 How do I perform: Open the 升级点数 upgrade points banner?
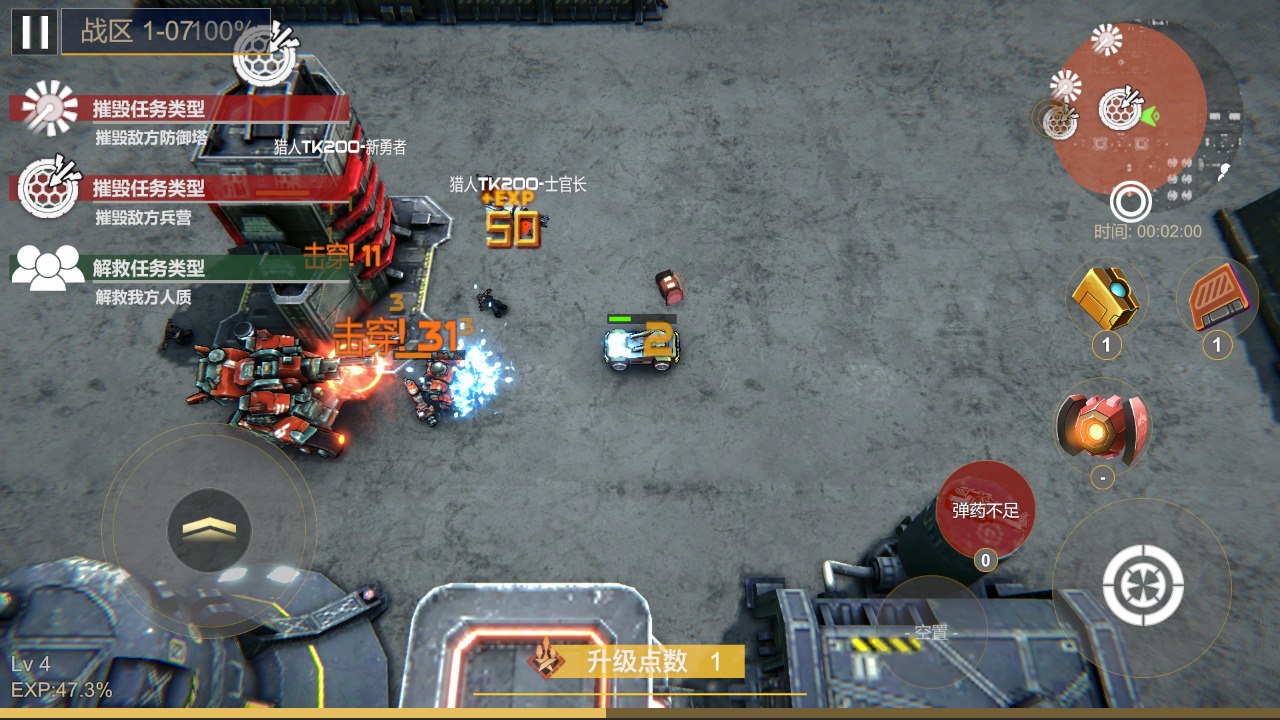(640, 661)
